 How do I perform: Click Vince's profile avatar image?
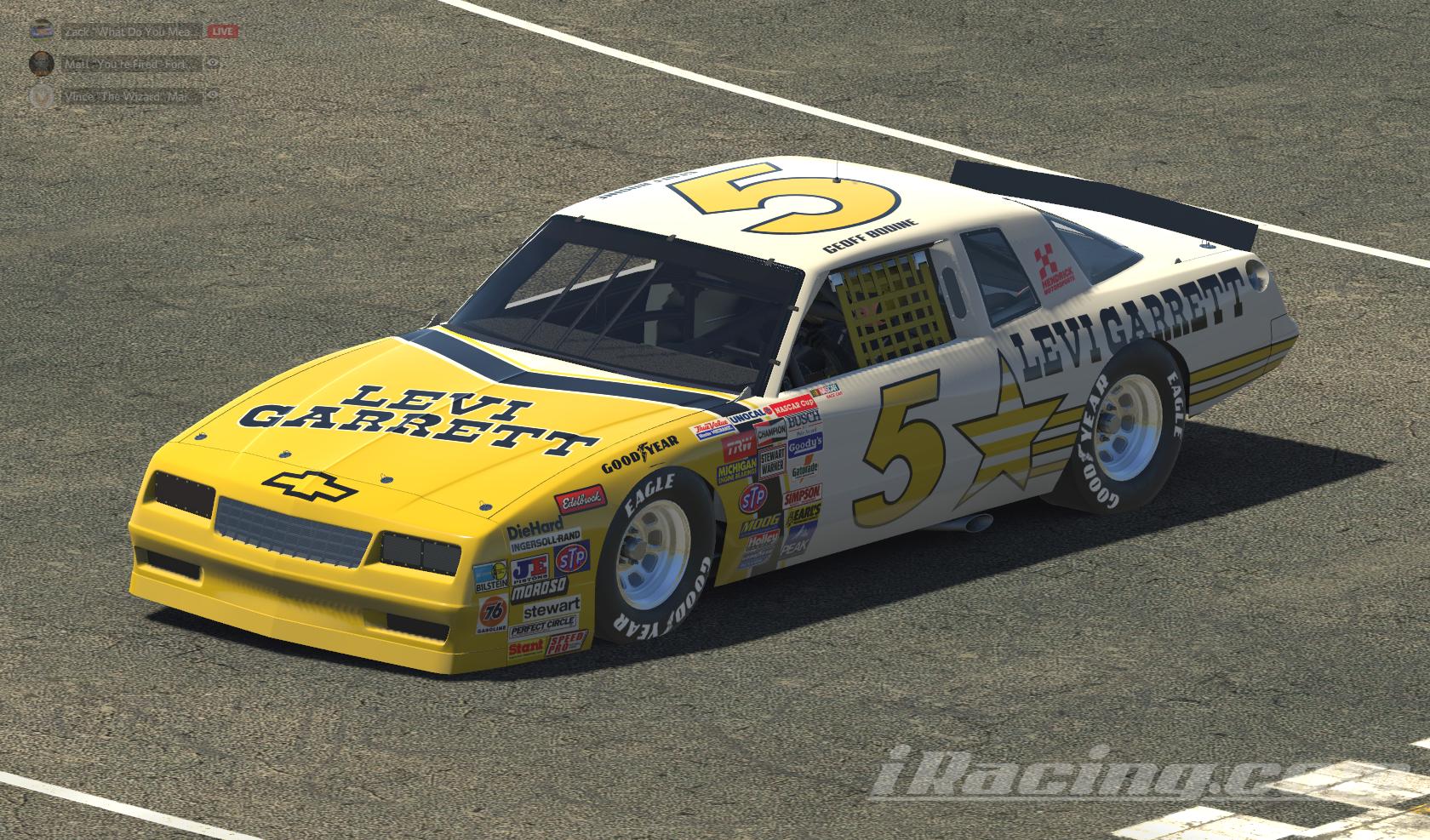pyautogui.click(x=41, y=95)
